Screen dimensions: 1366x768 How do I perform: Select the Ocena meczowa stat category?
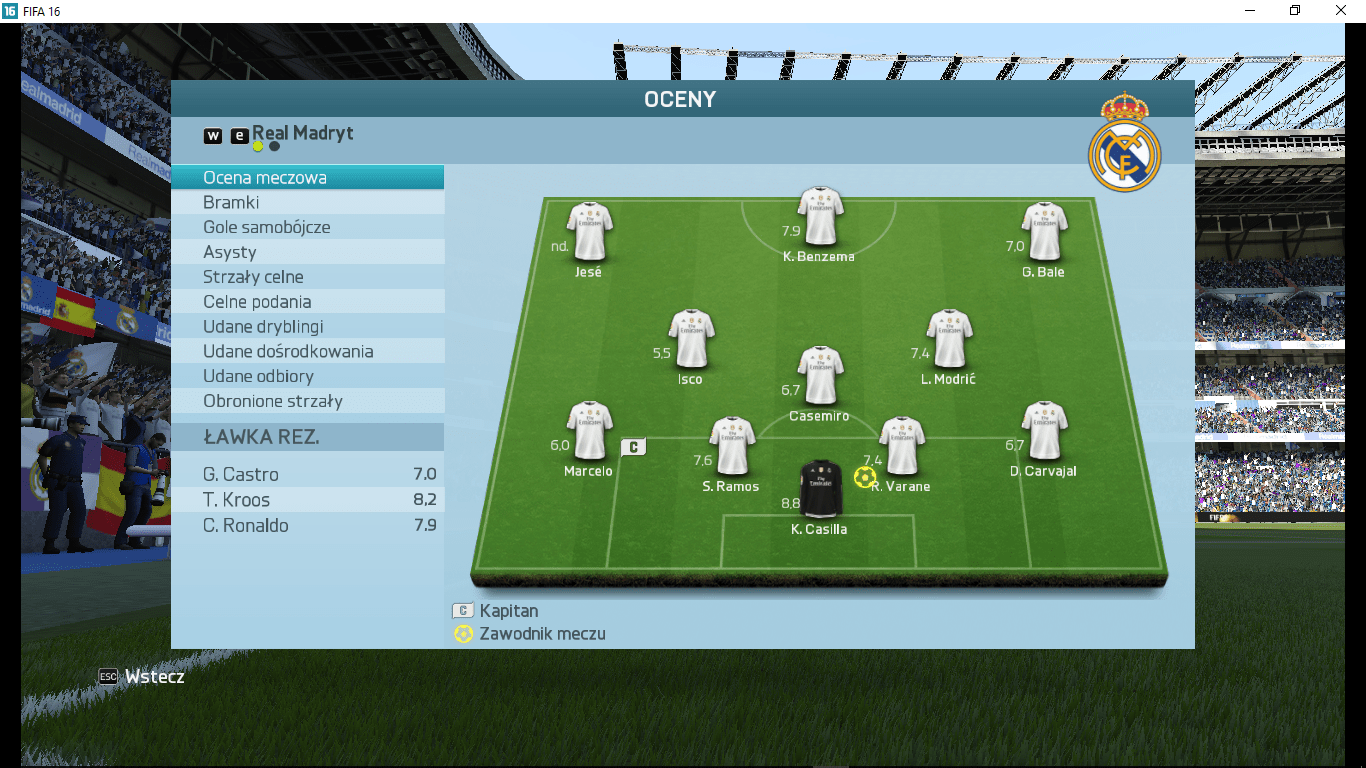(x=307, y=178)
